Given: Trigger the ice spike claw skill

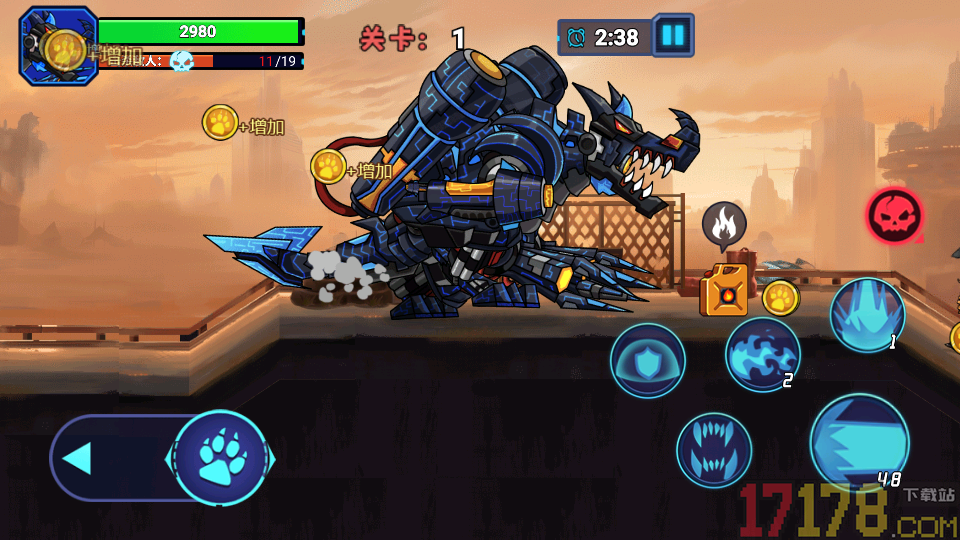Looking at the screenshot, I should [867, 315].
